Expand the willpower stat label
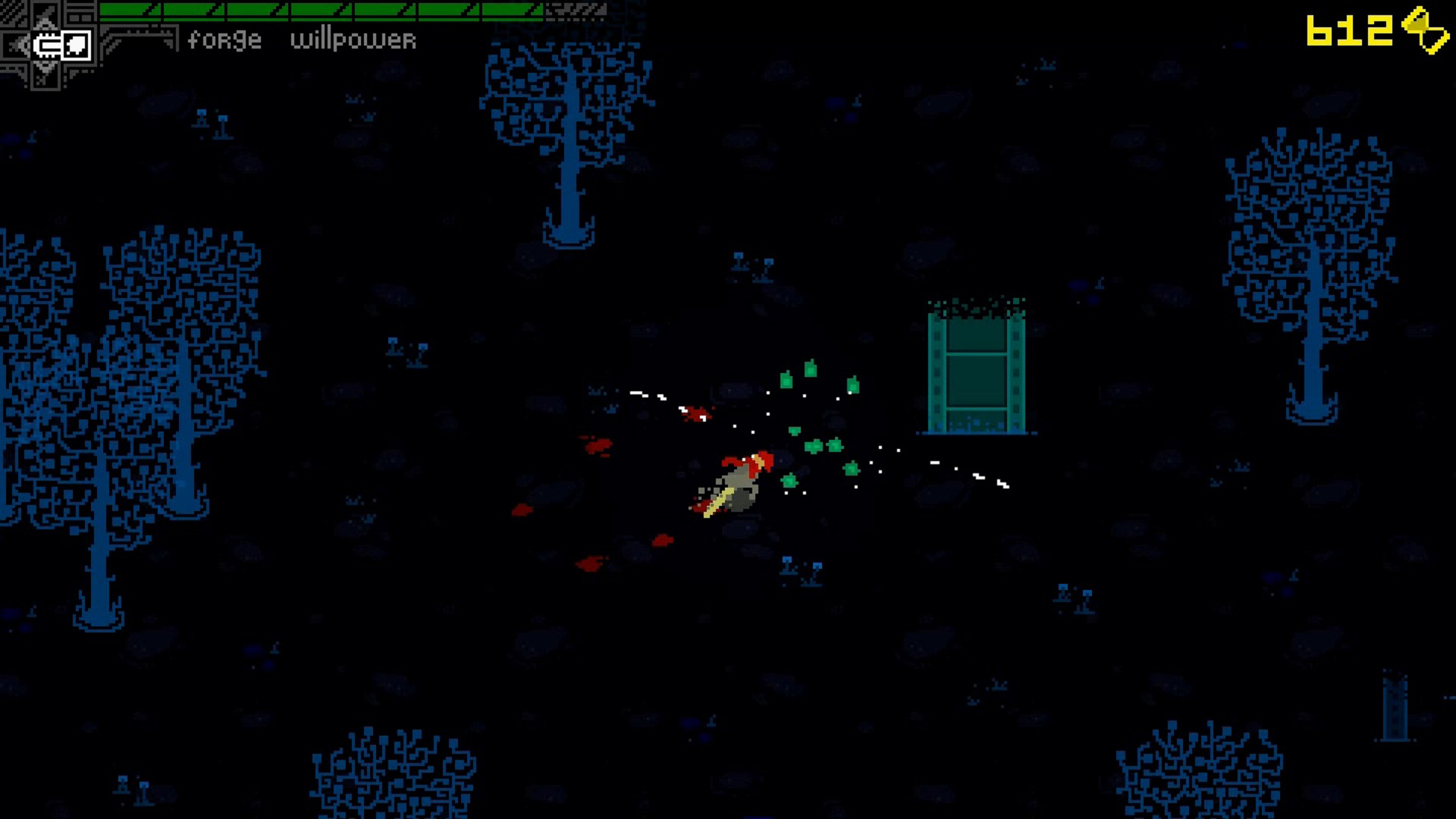1456x819 pixels. point(354,41)
